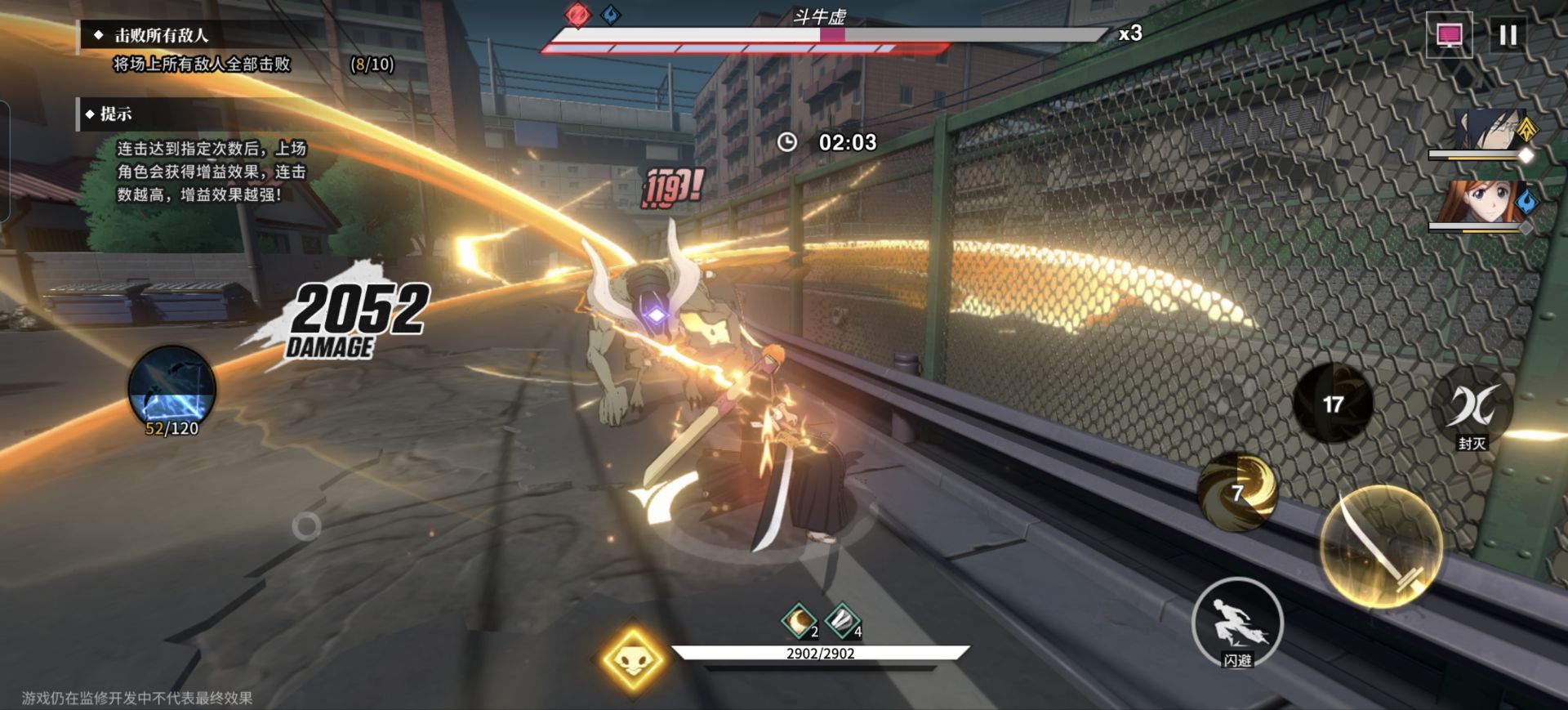Use the skill on 17-second cooldown
The height and width of the screenshot is (710, 1568).
point(1332,404)
